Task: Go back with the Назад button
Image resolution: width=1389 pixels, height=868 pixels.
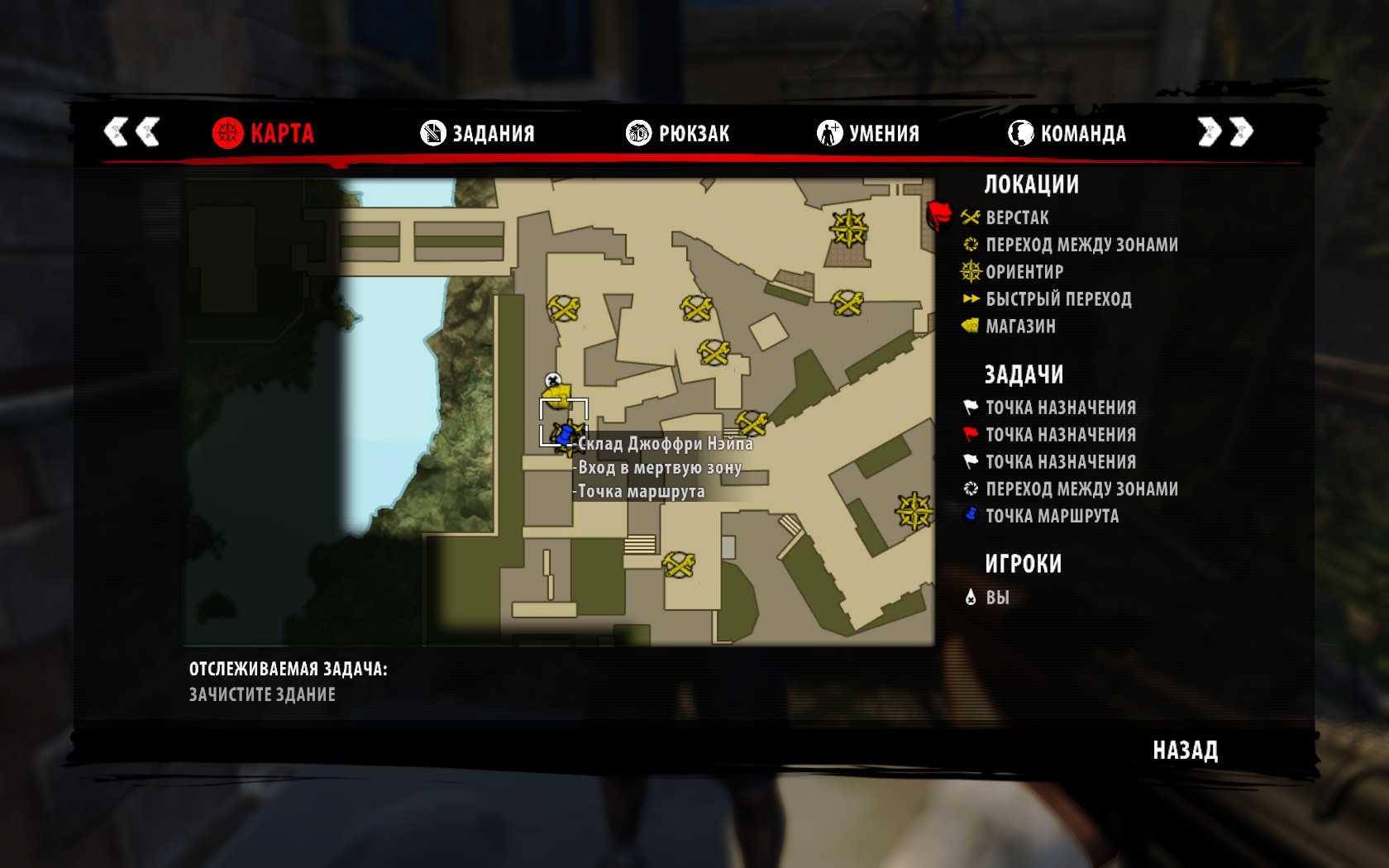Action: 1185,751
